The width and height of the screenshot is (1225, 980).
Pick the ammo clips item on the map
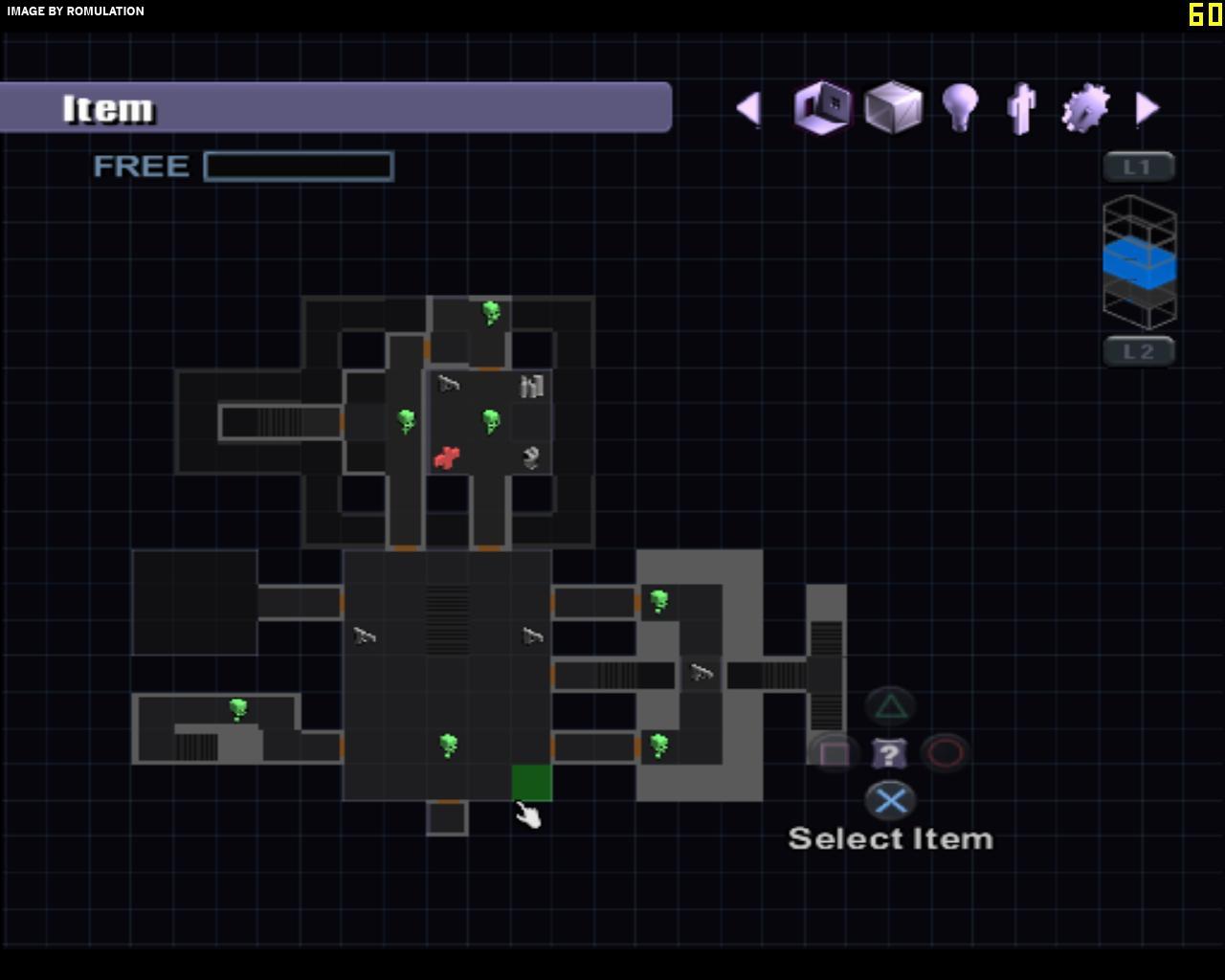click(532, 386)
